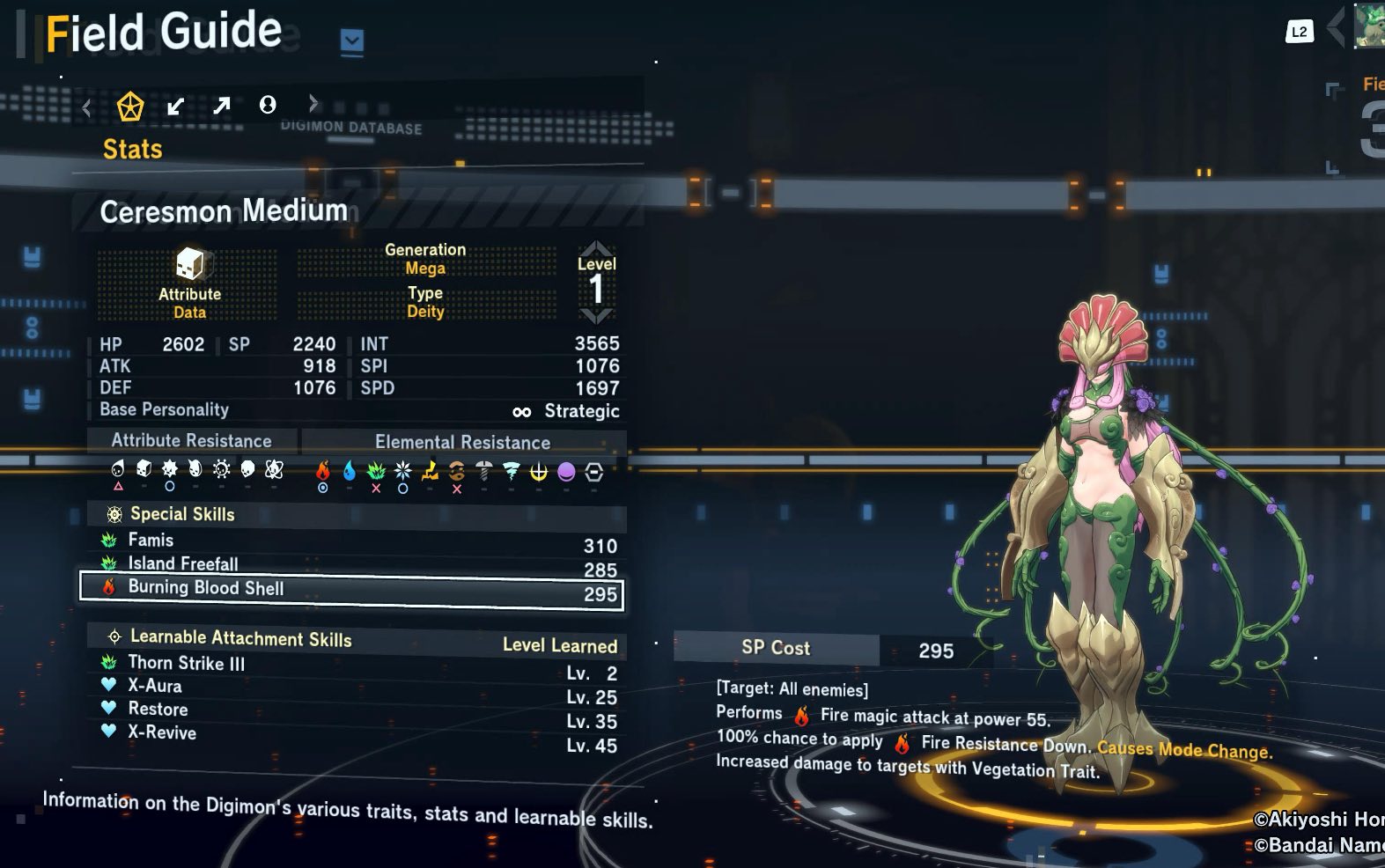Open the up-right arrow tab
Viewport: 1385px width, 868px height.
(221, 107)
